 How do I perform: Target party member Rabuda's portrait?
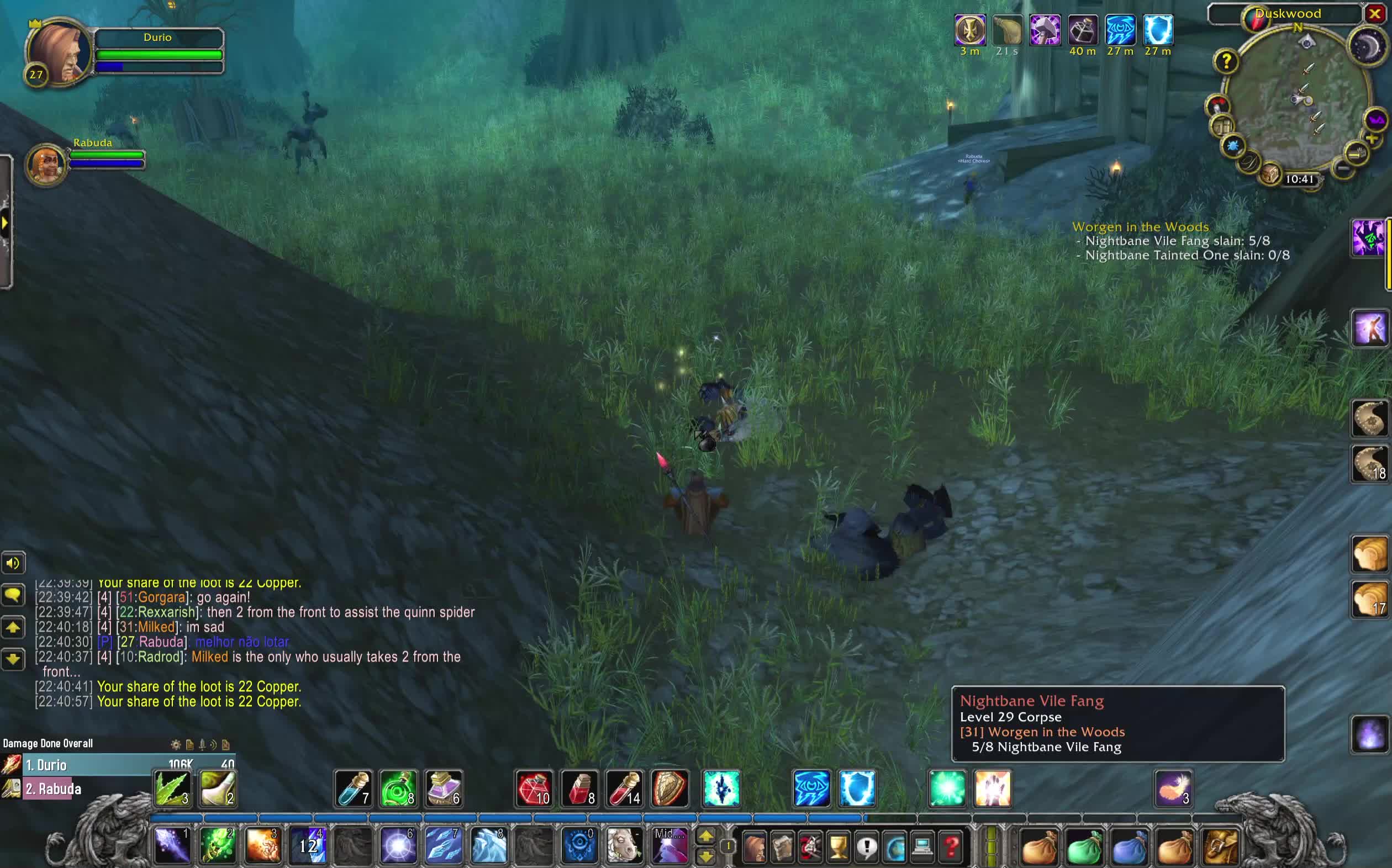(x=46, y=164)
